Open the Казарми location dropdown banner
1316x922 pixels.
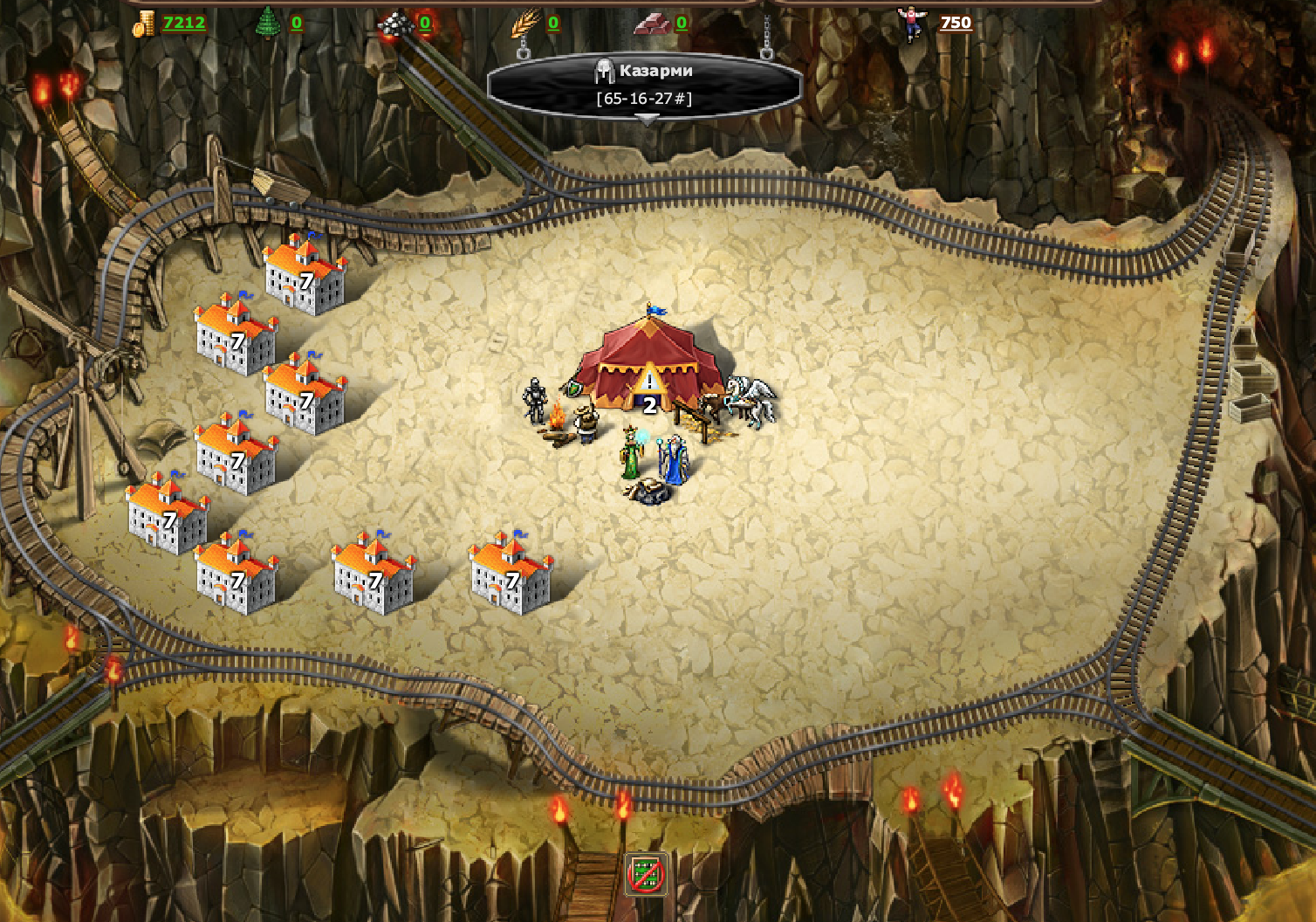pyautogui.click(x=644, y=85)
